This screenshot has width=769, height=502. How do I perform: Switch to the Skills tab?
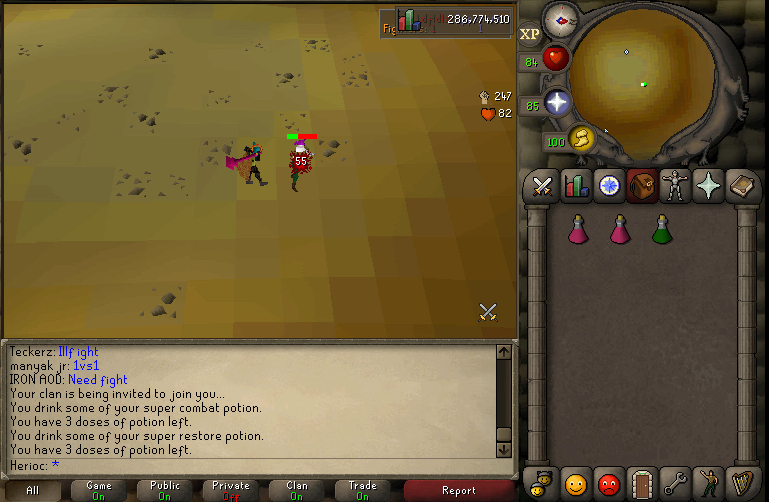pos(576,186)
